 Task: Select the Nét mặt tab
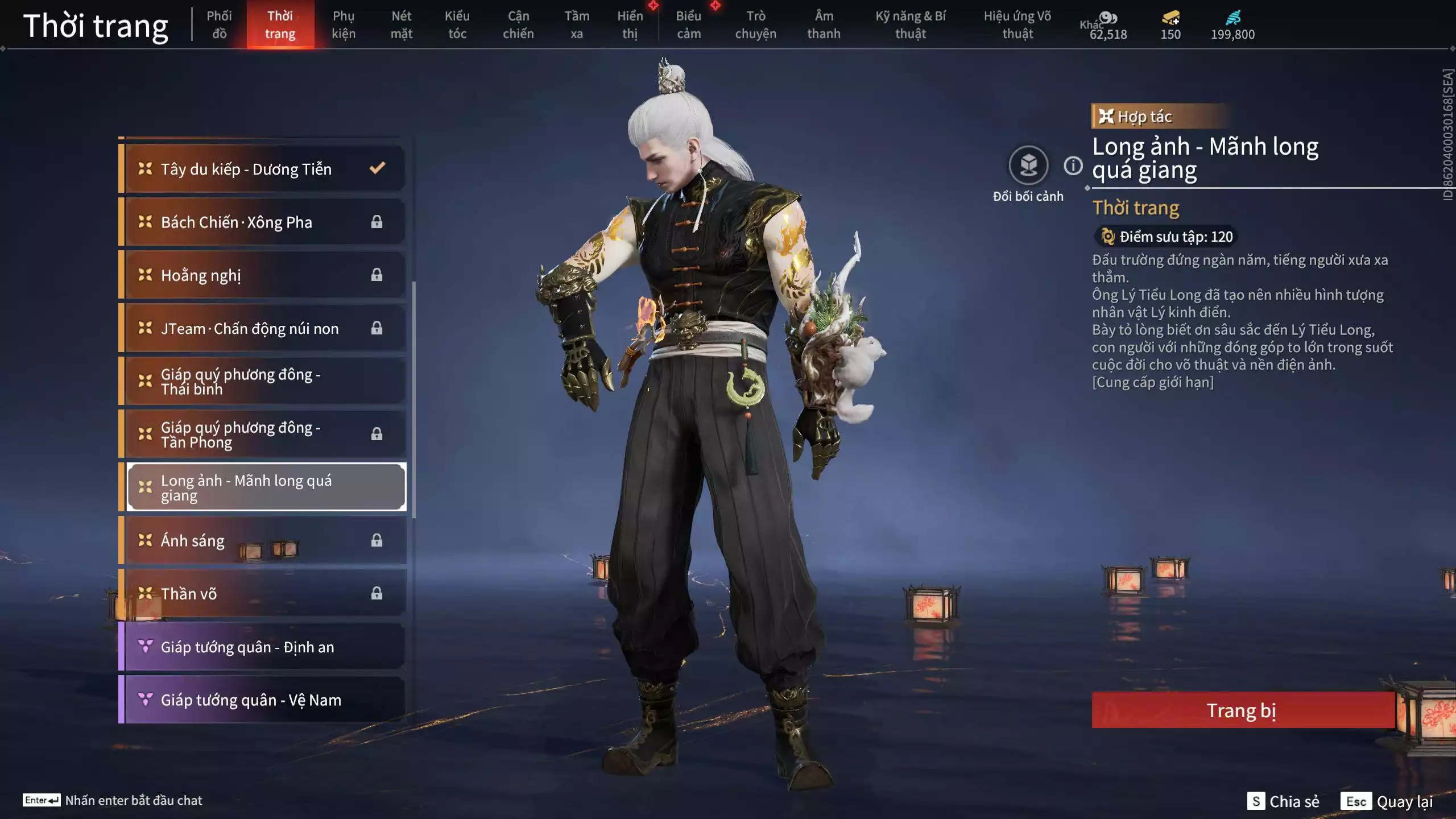tap(401, 25)
